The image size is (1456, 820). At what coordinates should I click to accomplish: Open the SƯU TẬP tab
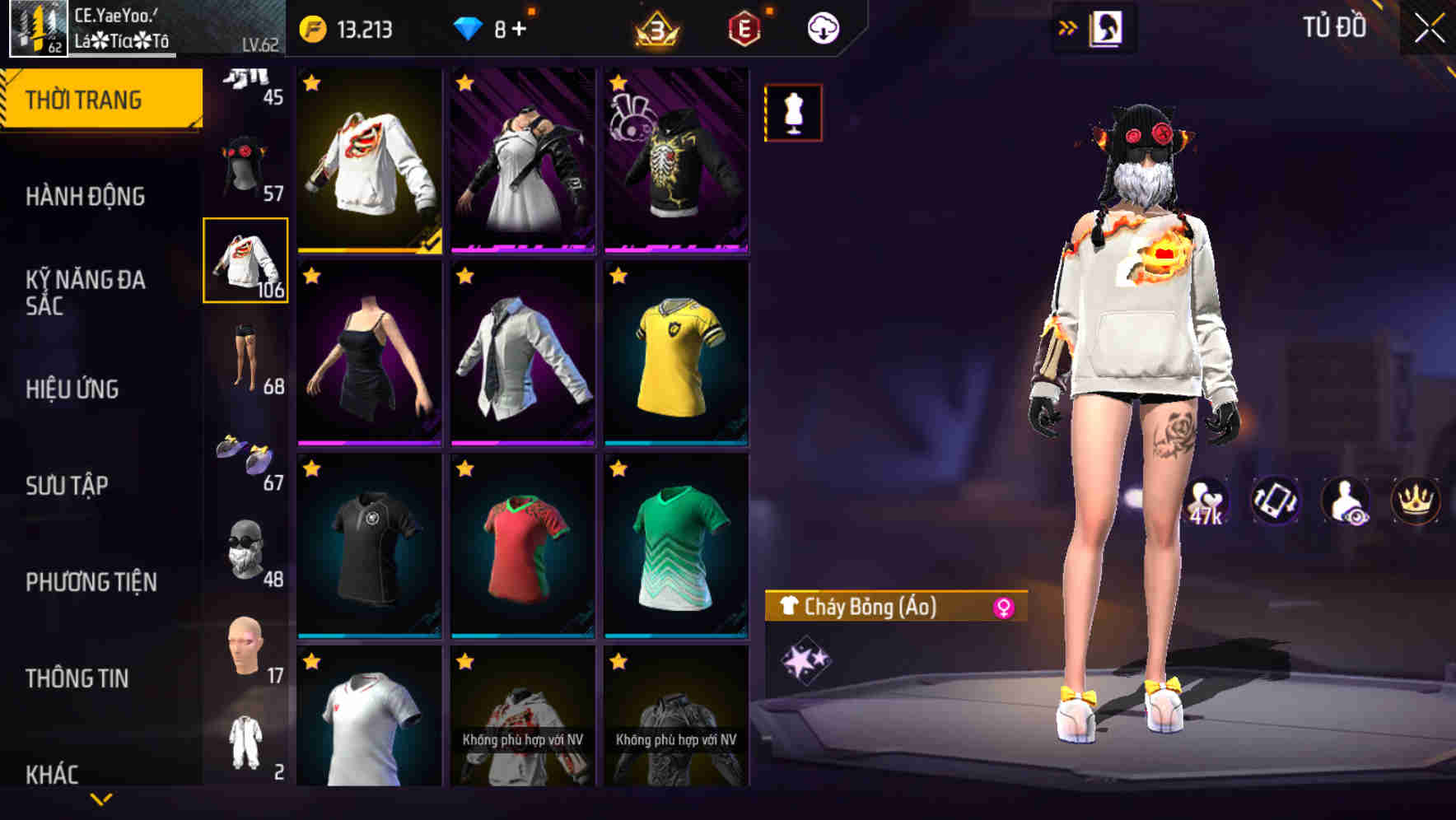68,486
